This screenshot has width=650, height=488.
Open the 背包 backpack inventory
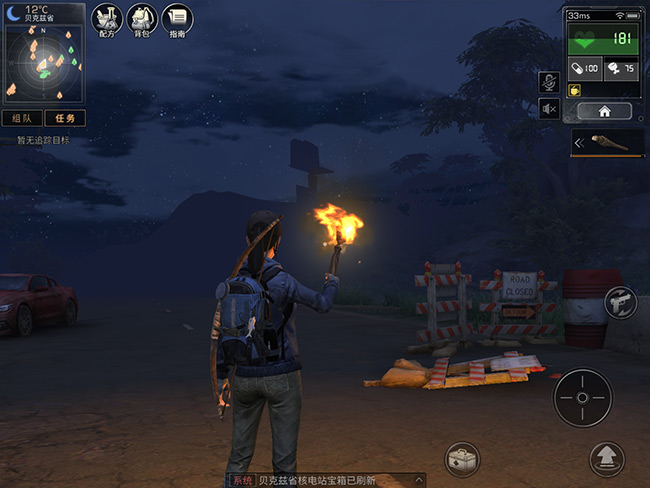point(141,19)
